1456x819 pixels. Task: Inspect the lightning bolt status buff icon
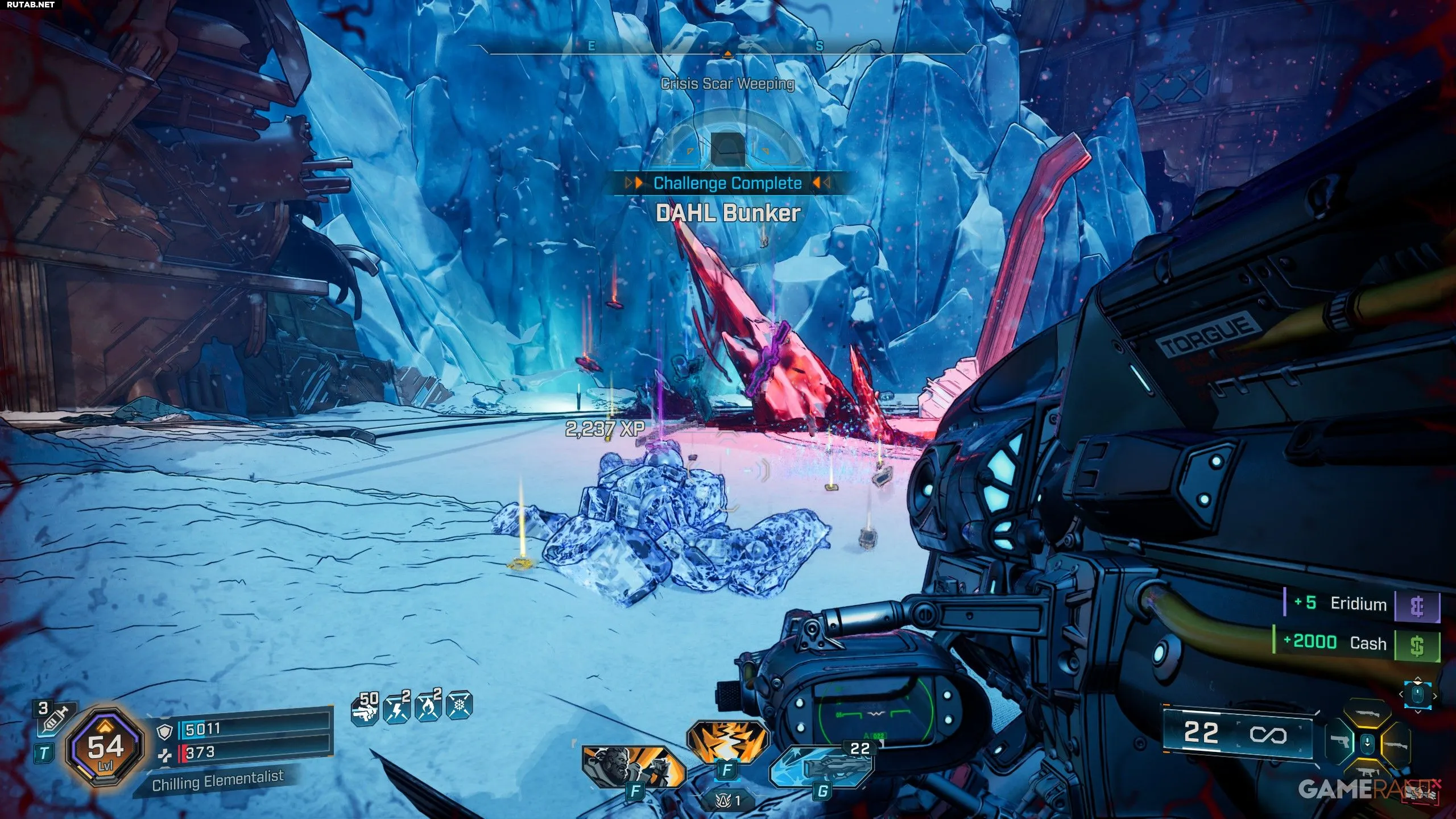pyautogui.click(x=398, y=709)
